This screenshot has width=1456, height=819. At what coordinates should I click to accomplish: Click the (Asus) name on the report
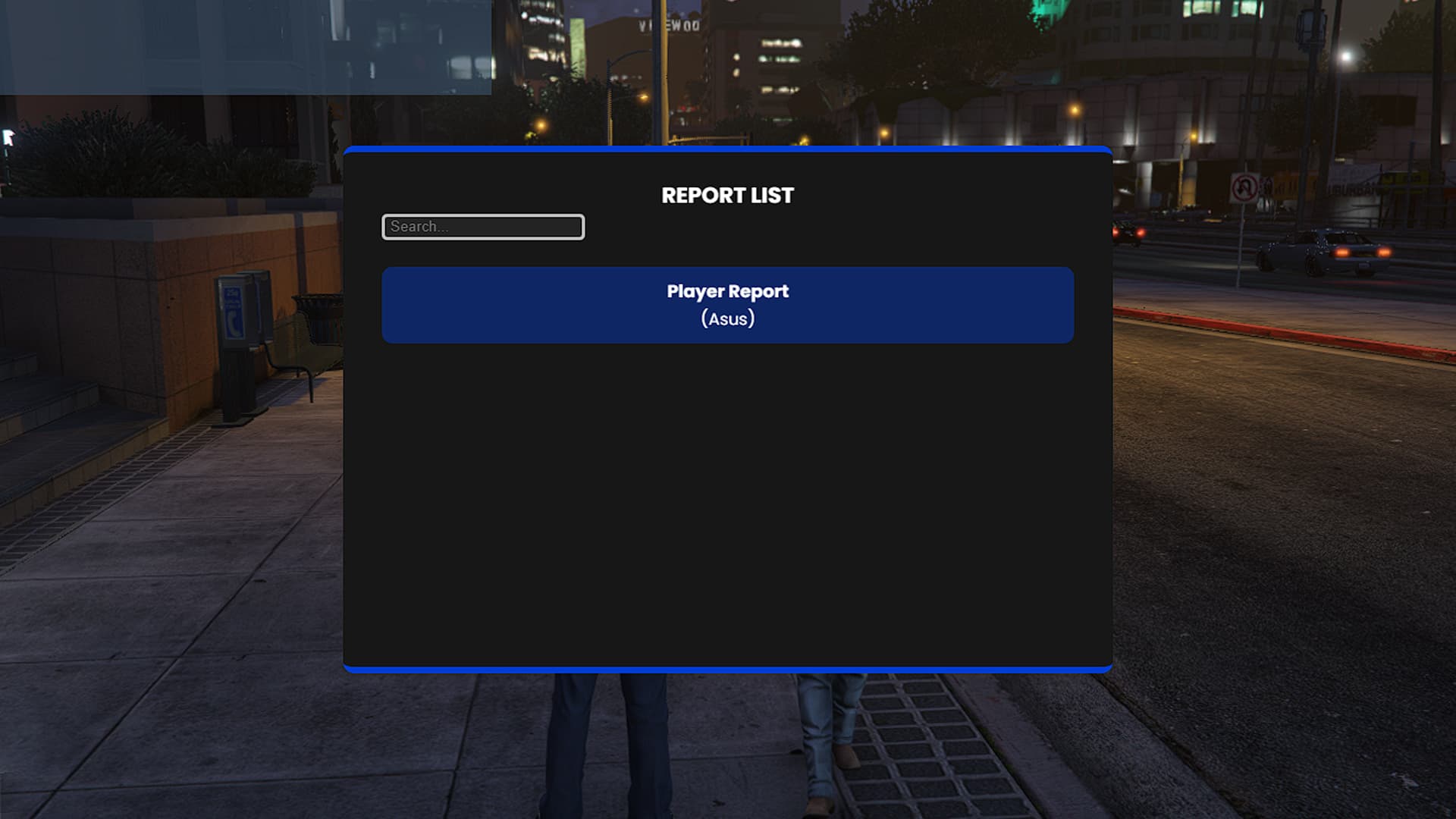[x=727, y=318]
